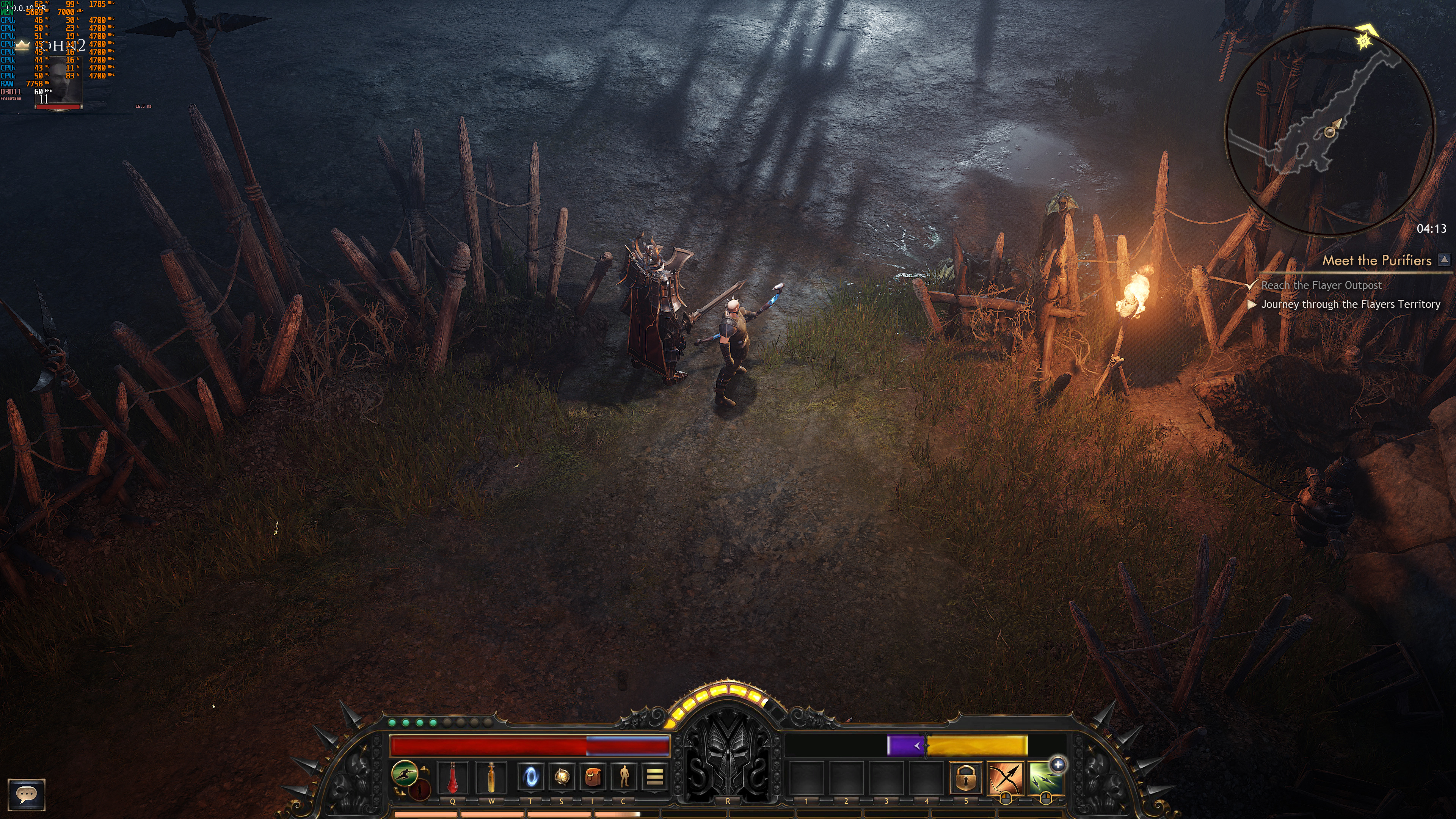Open the main menu hamburger button
This screenshot has height=819, width=1456.
(x=654, y=777)
